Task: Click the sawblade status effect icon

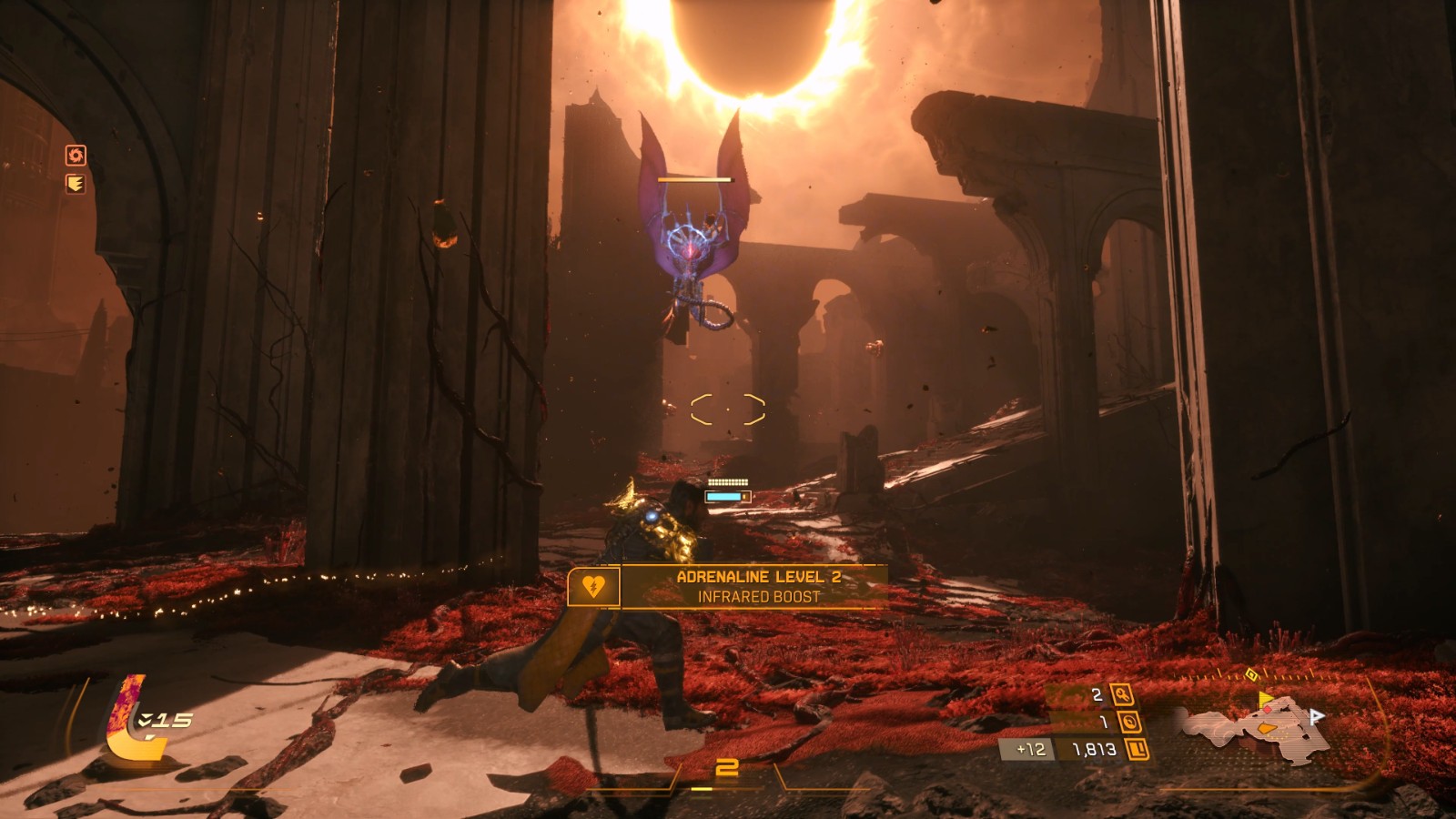Action: pos(76,156)
